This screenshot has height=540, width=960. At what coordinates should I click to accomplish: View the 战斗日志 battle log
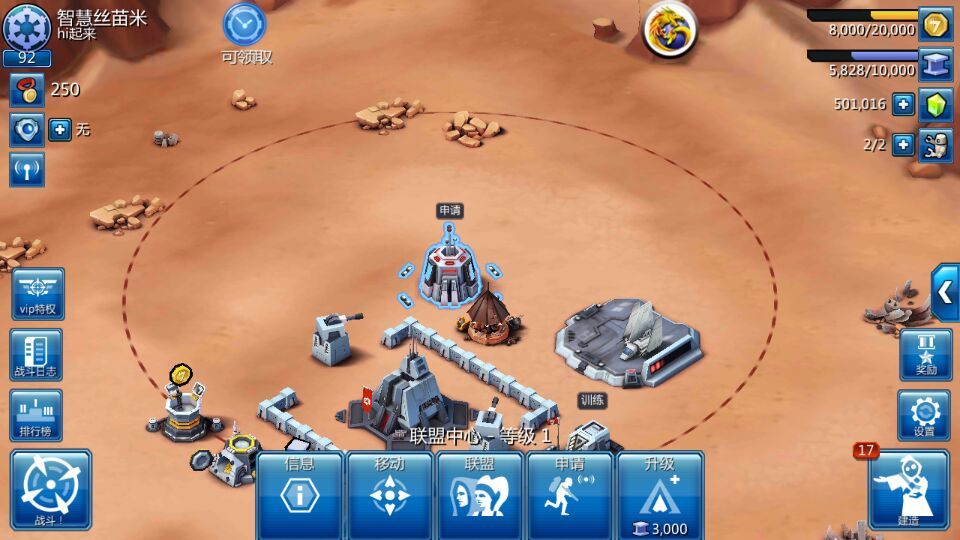point(36,354)
